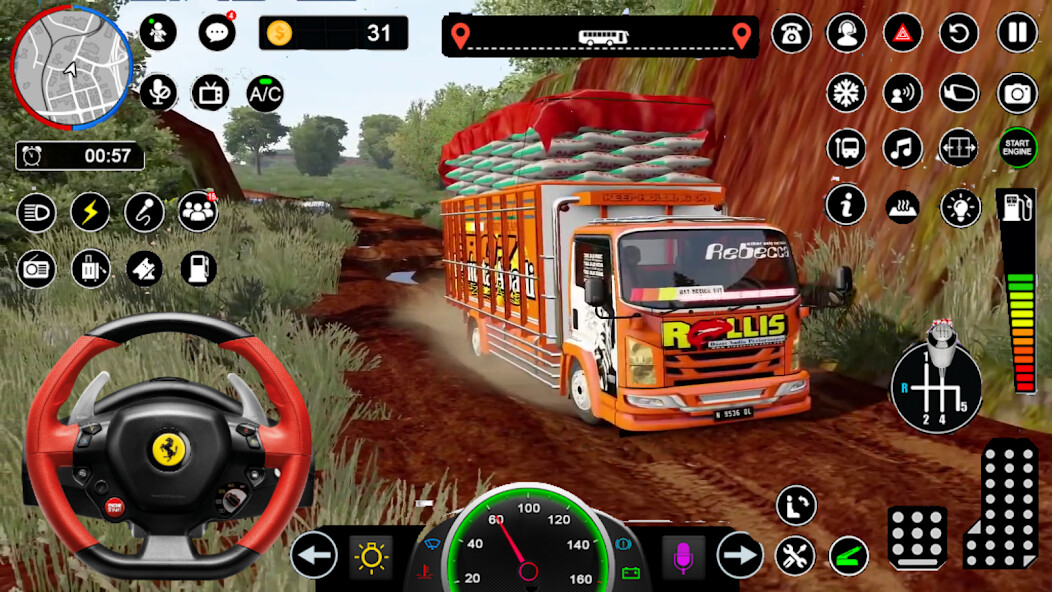Open the repair tools button
1052x592 pixels.
(795, 556)
